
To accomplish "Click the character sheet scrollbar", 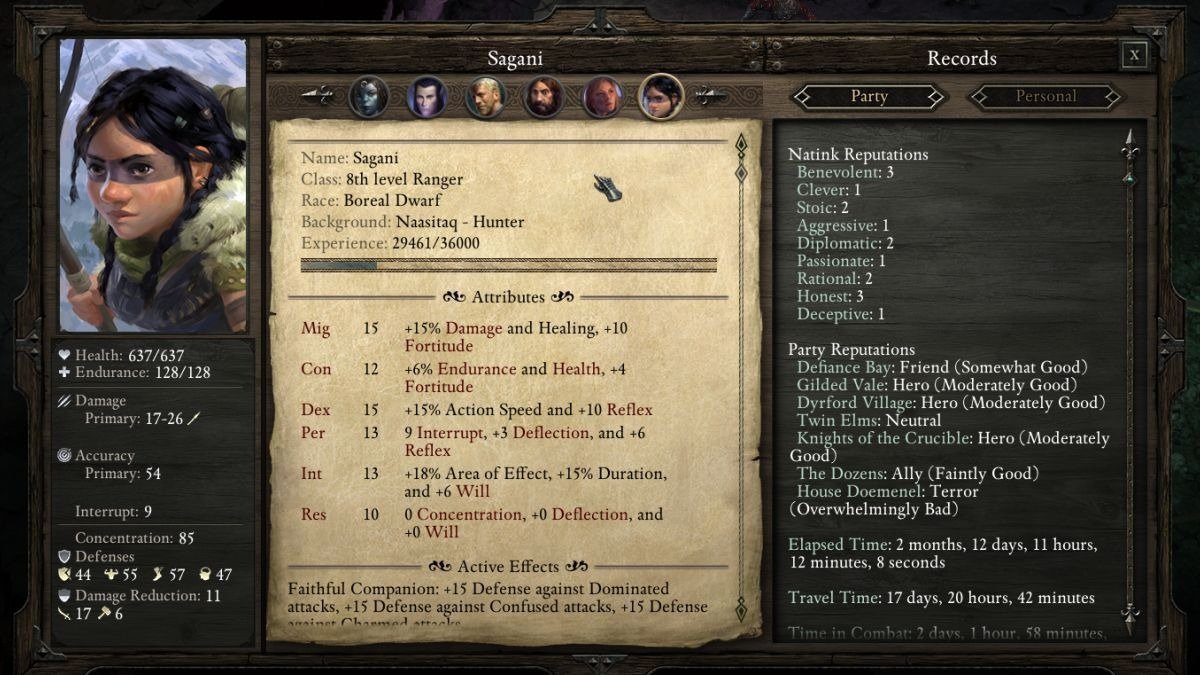I will click(x=741, y=380).
